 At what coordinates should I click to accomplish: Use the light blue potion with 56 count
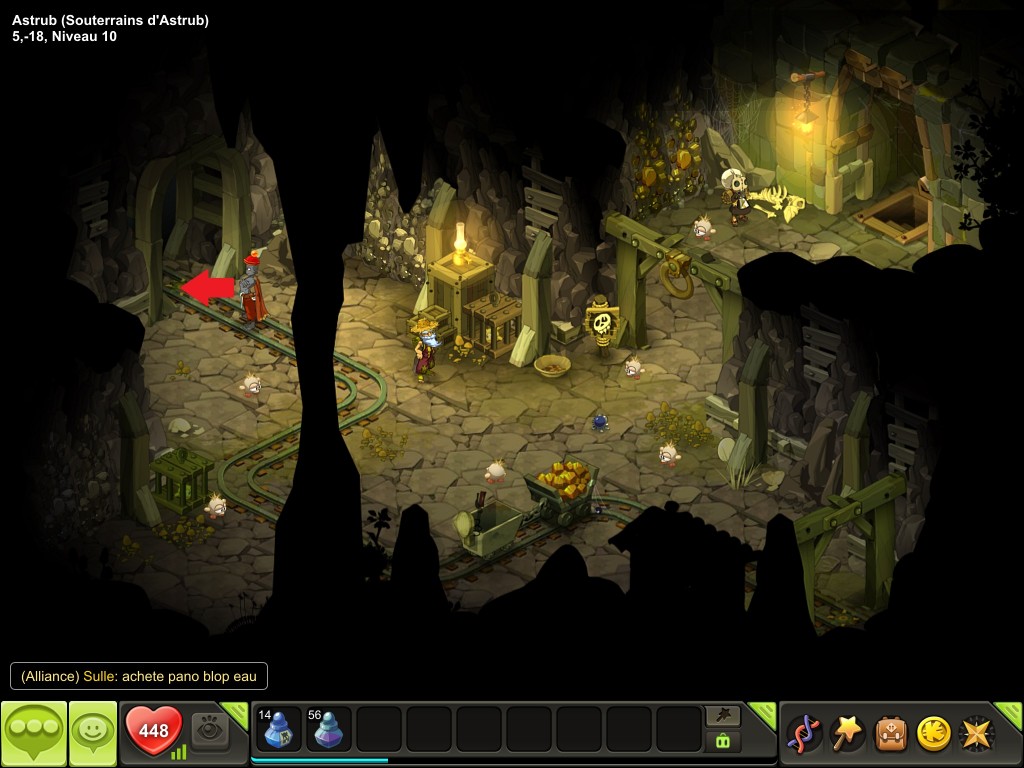(329, 729)
